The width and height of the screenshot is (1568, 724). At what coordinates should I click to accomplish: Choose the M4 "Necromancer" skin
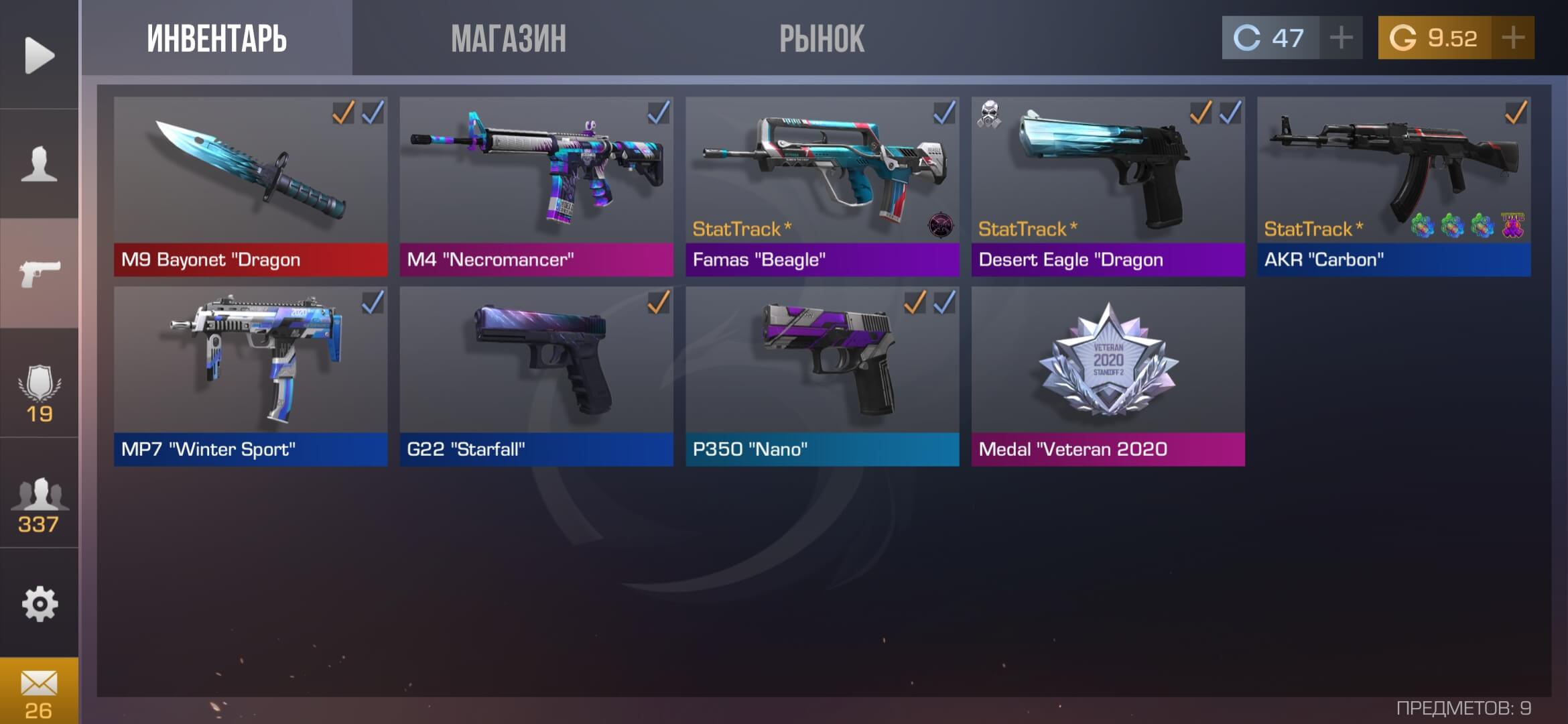(536, 186)
